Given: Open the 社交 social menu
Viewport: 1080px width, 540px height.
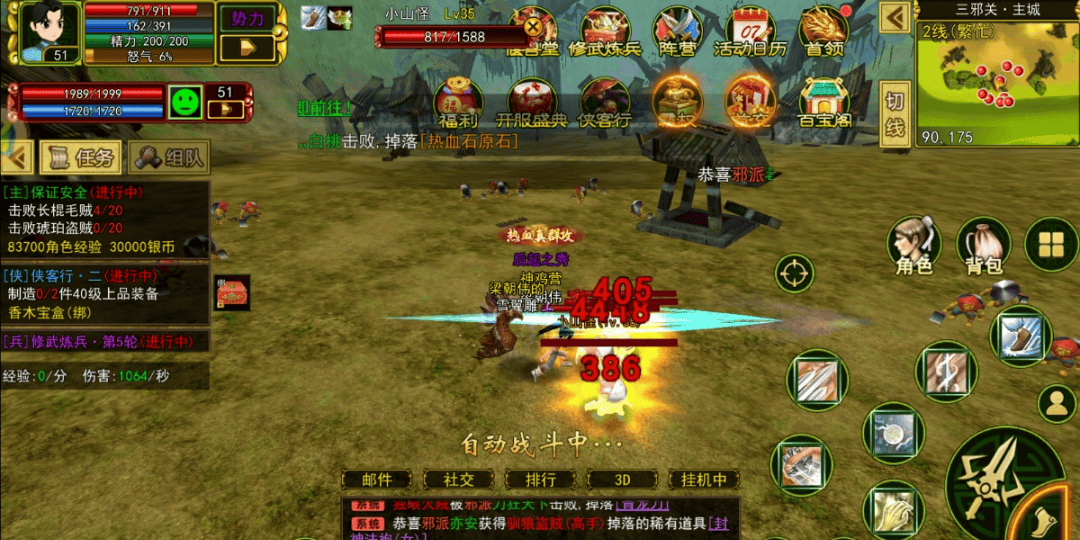Looking at the screenshot, I should coord(459,480).
